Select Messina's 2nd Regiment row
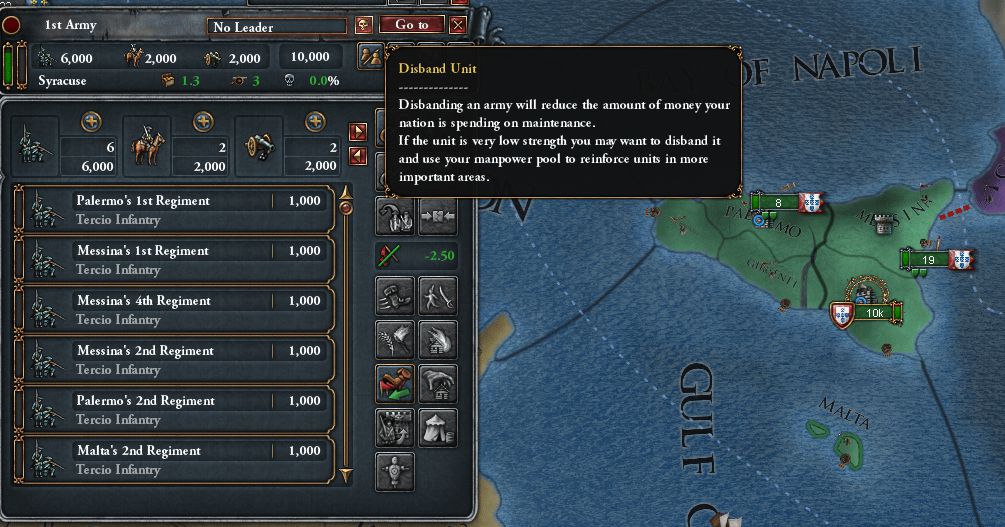This screenshot has width=1005, height=527. click(175, 359)
